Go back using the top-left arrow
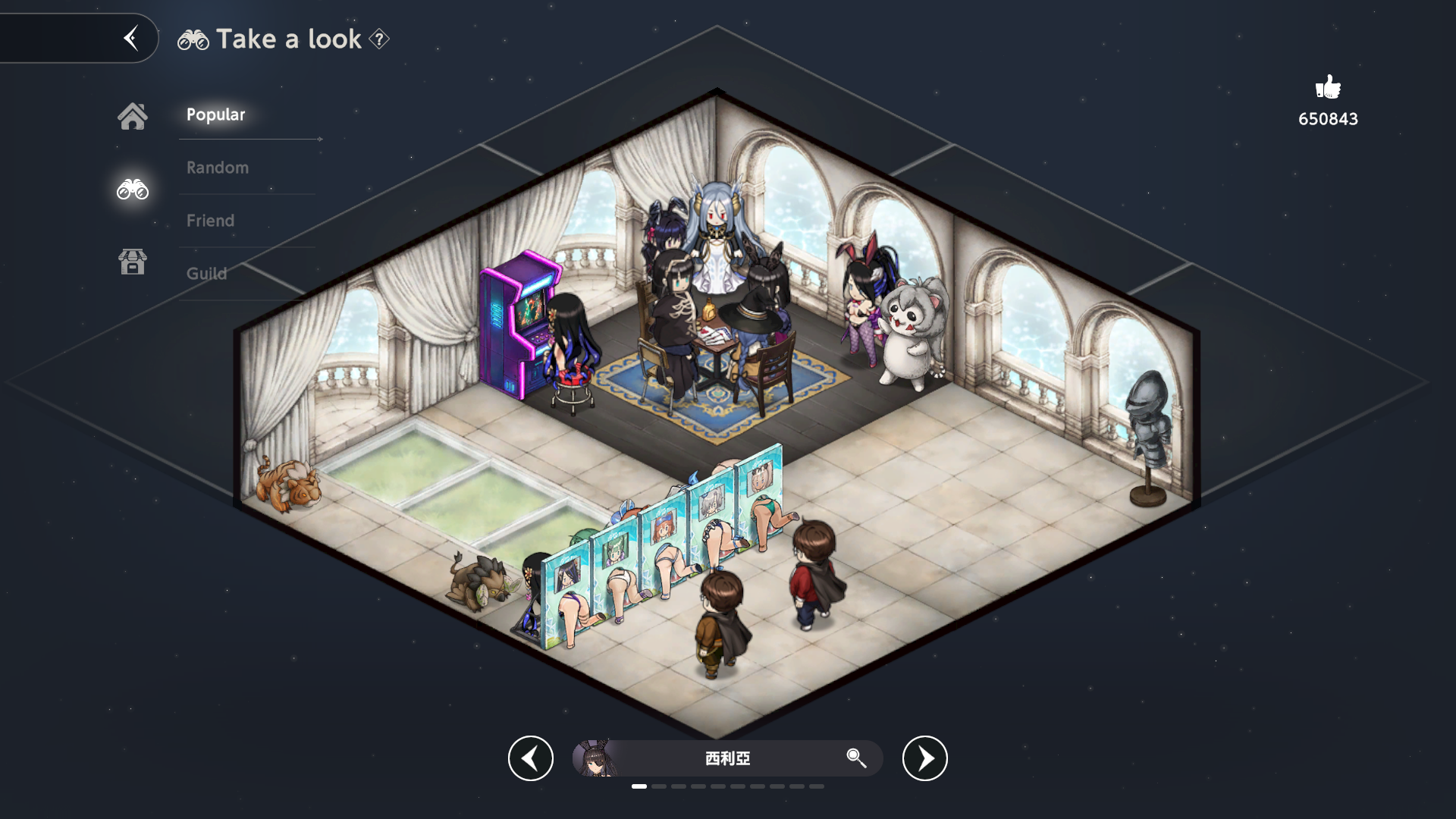The image size is (1456, 819). 131,38
